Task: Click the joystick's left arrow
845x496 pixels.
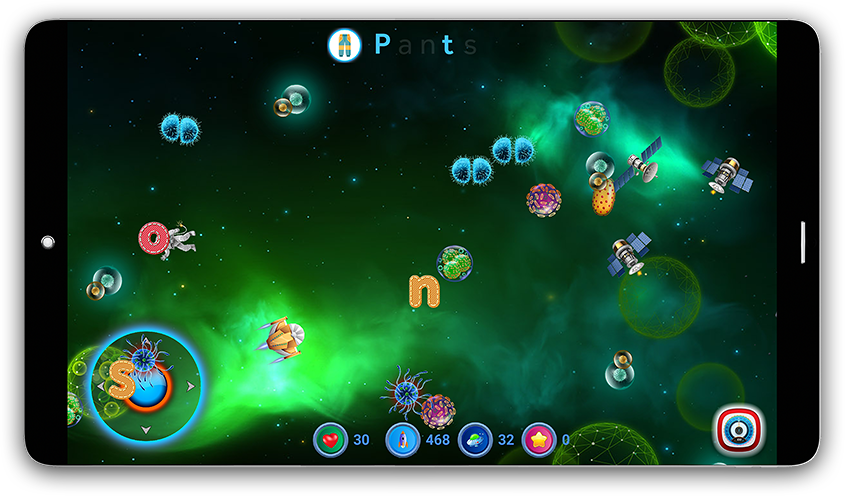Action: tap(100, 385)
